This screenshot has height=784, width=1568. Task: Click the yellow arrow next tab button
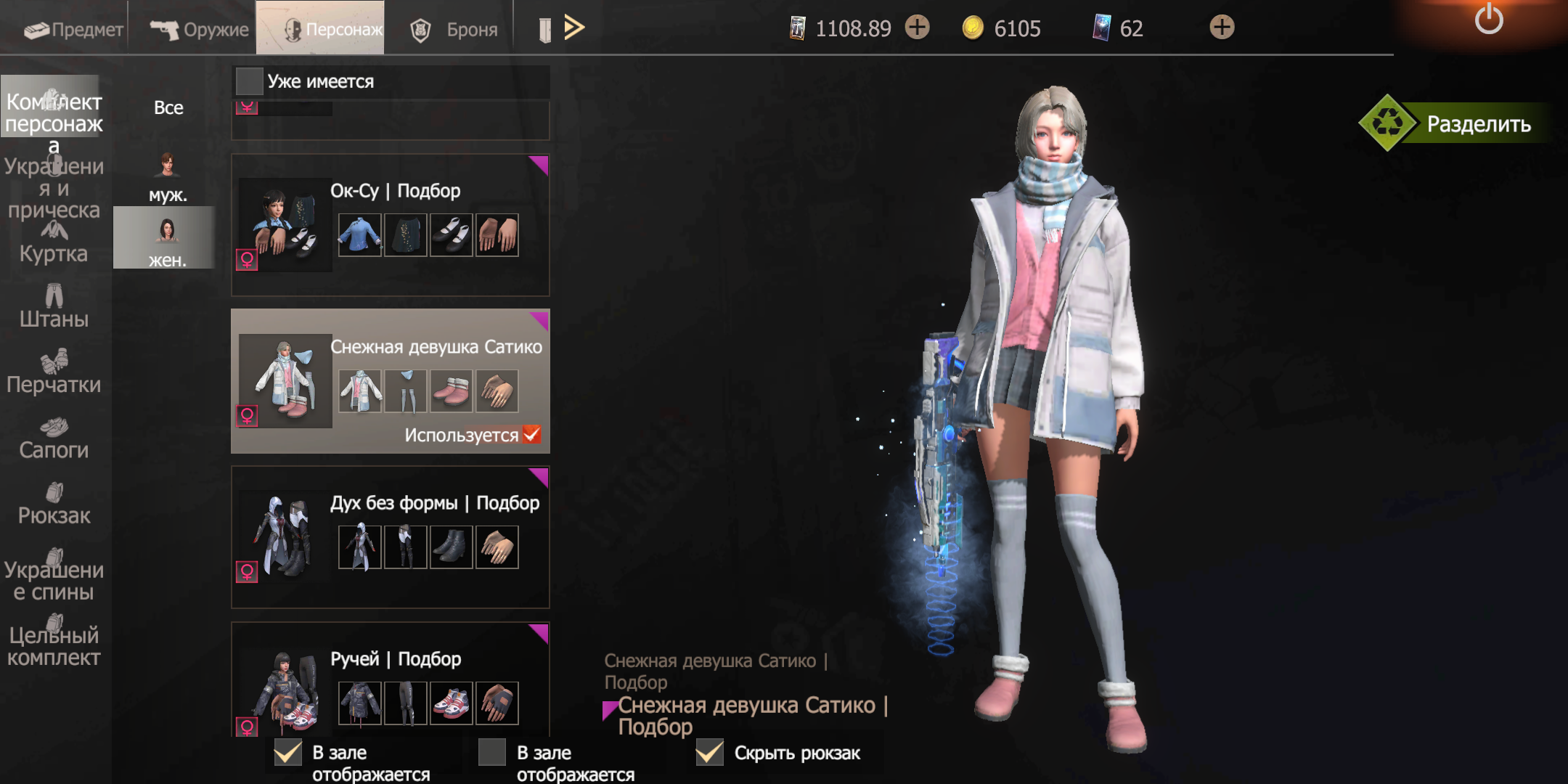tap(574, 28)
